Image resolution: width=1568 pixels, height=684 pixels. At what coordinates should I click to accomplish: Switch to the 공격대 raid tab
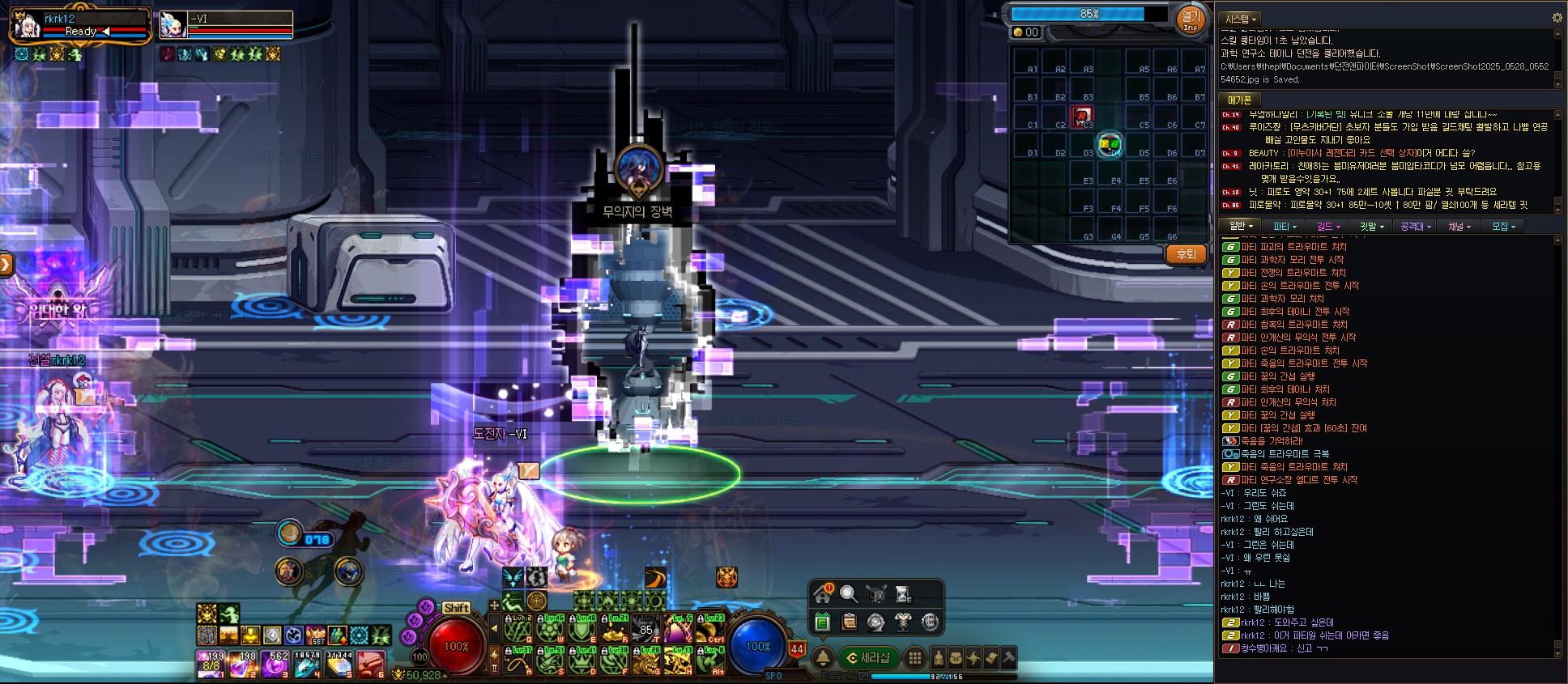(x=1416, y=227)
